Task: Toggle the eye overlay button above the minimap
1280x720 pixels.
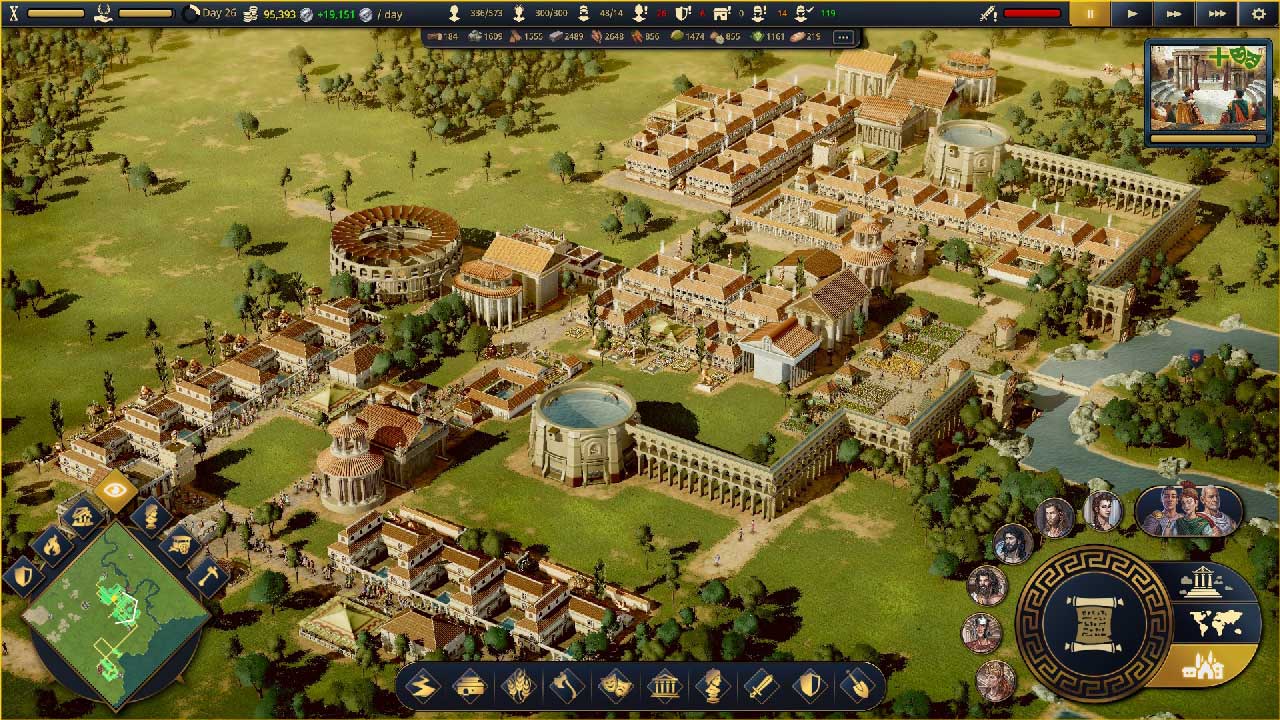Action: coord(115,490)
